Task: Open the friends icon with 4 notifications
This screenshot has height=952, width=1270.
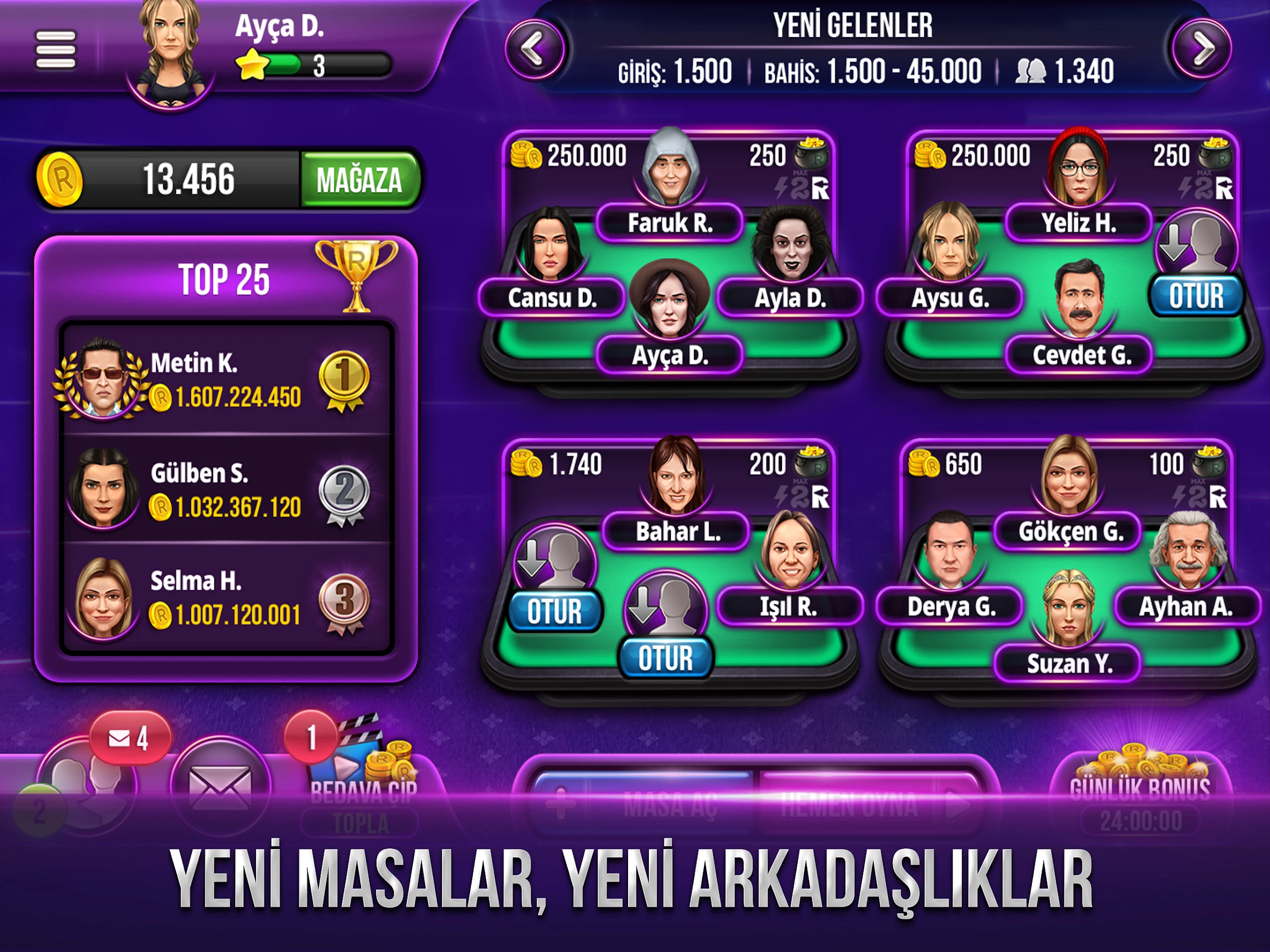Action: click(x=86, y=784)
